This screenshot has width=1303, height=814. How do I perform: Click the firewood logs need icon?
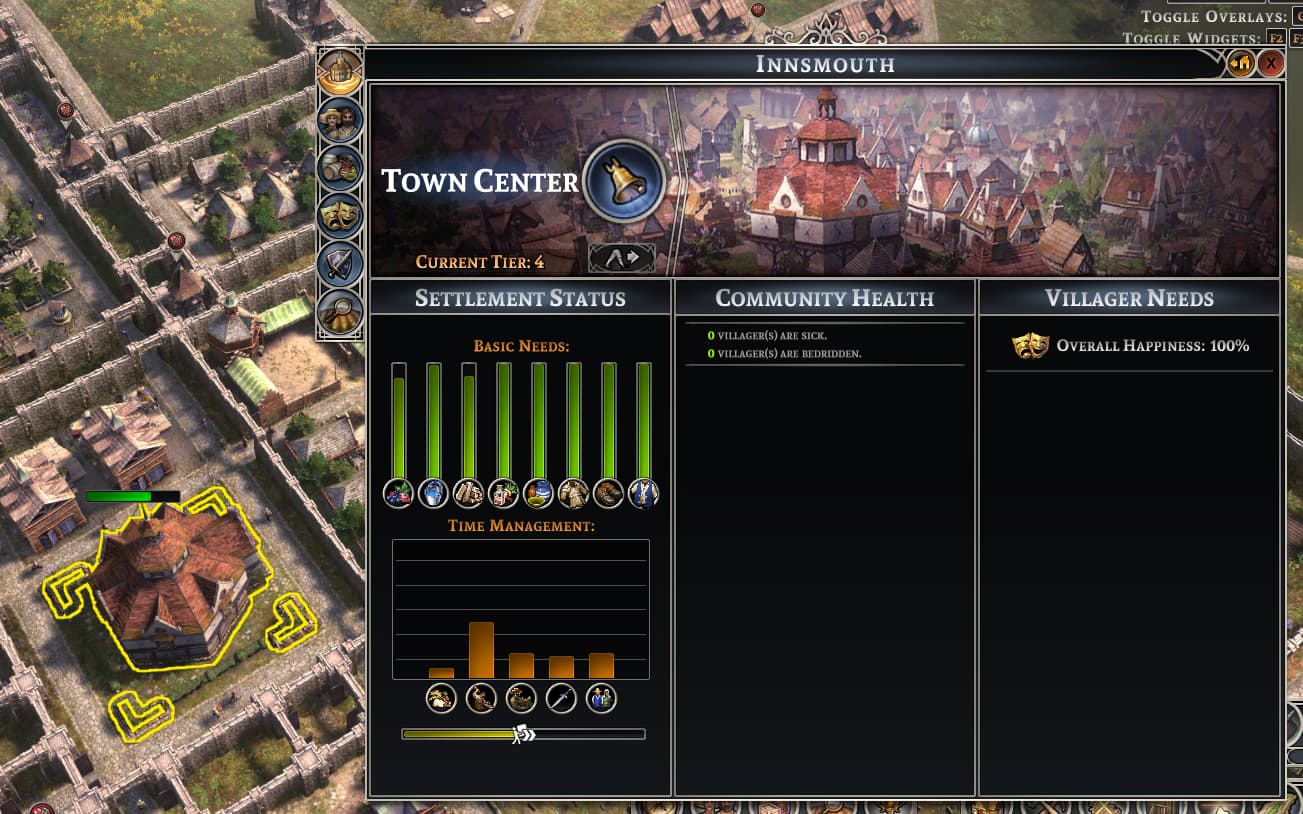(468, 493)
